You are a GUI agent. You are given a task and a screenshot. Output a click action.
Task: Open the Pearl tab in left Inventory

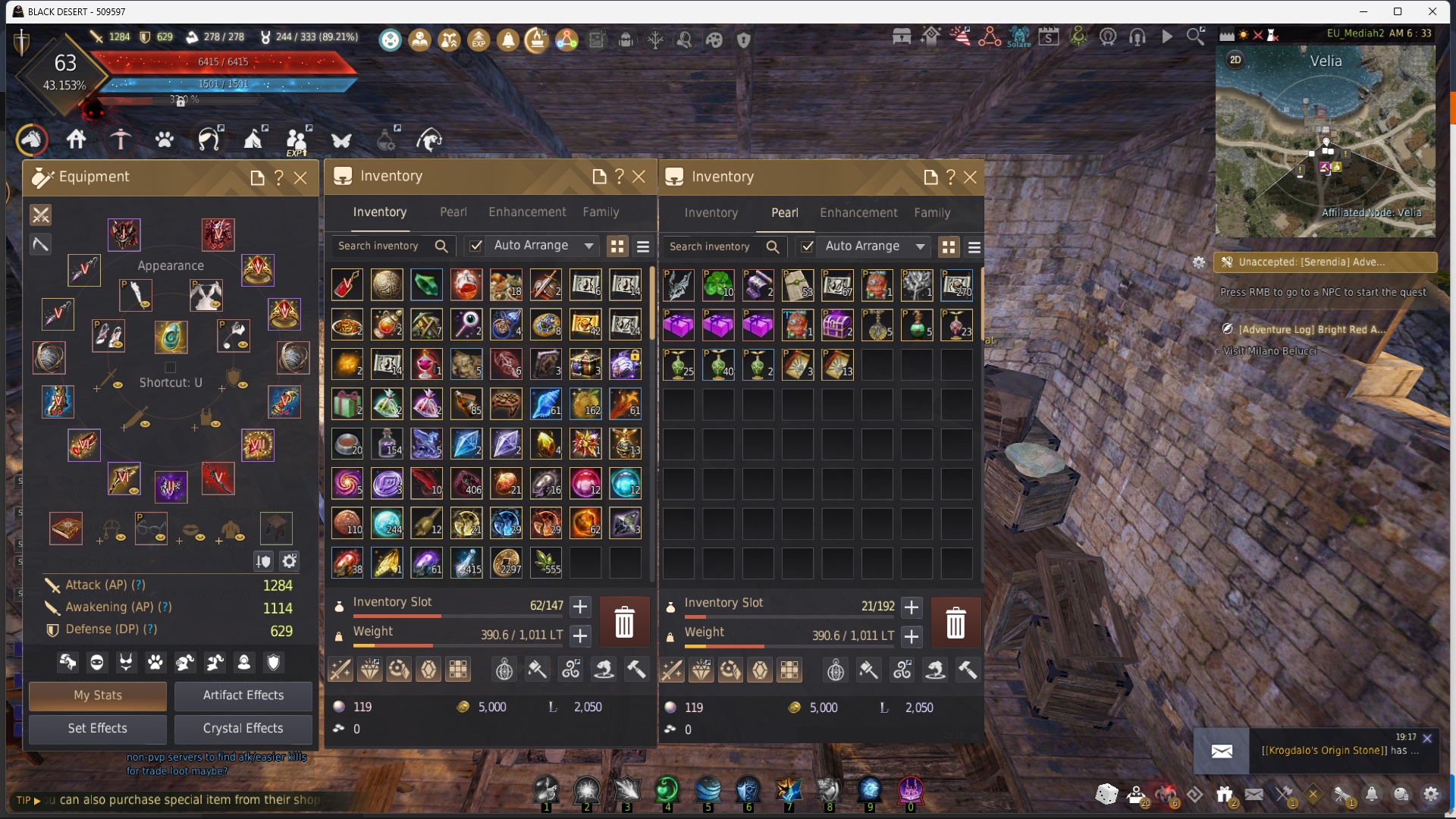(453, 212)
